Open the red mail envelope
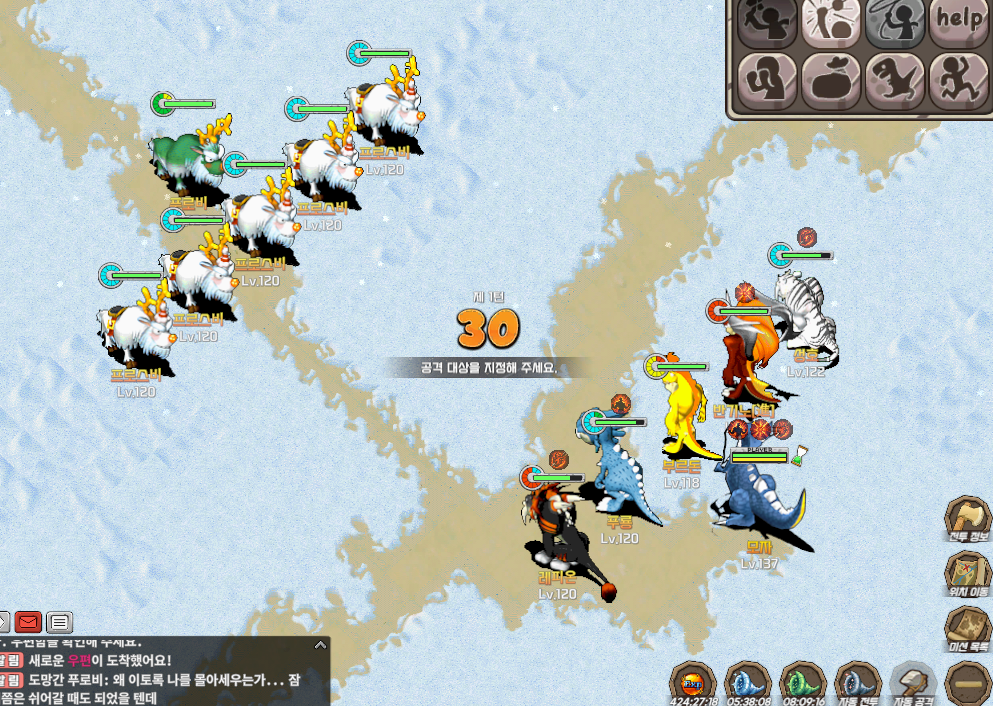 click(29, 622)
